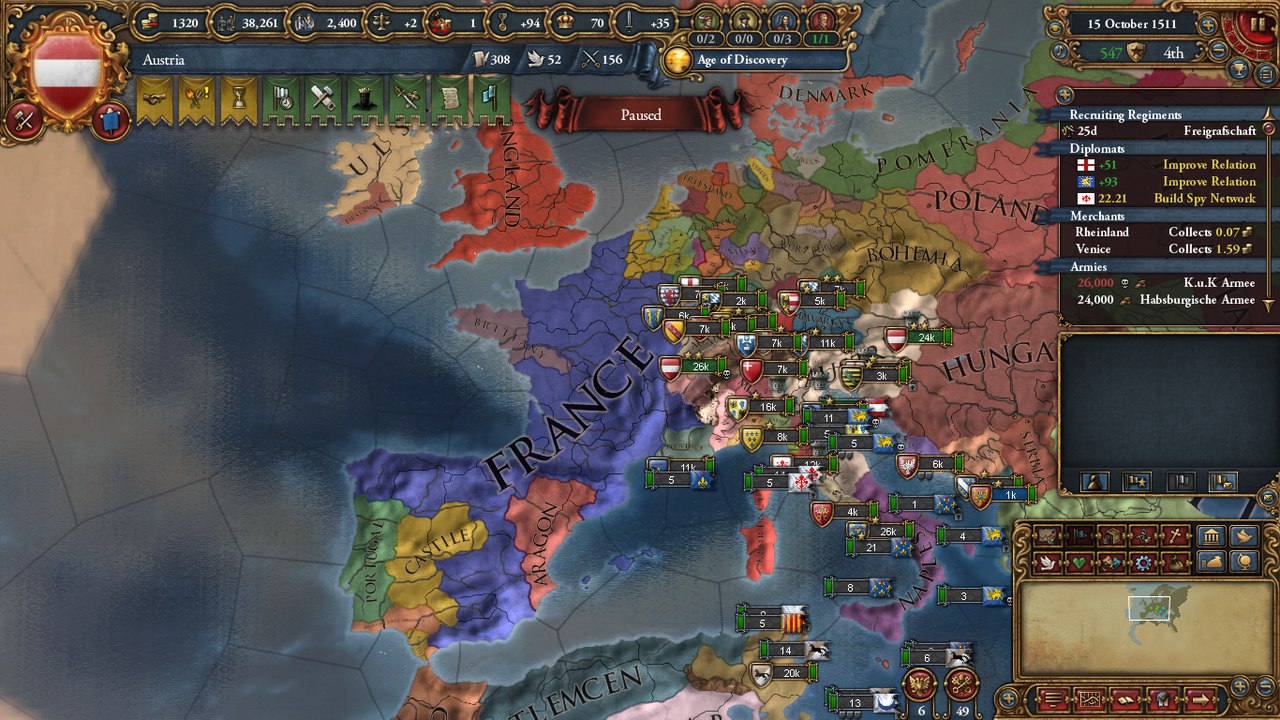
Task: Click the pause button by the date
Action: click(x=1257, y=22)
